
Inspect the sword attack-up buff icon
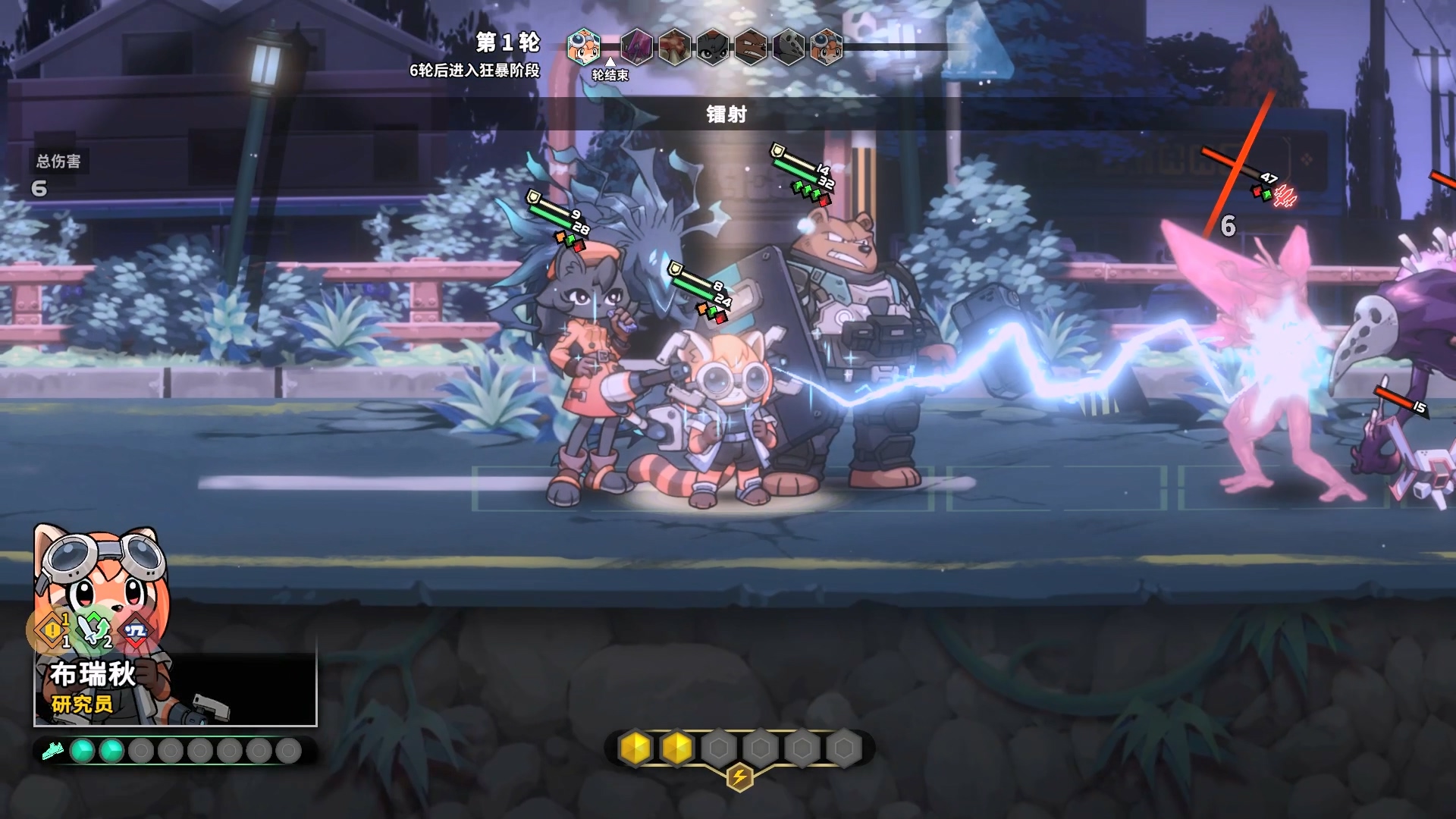pyautogui.click(x=94, y=629)
